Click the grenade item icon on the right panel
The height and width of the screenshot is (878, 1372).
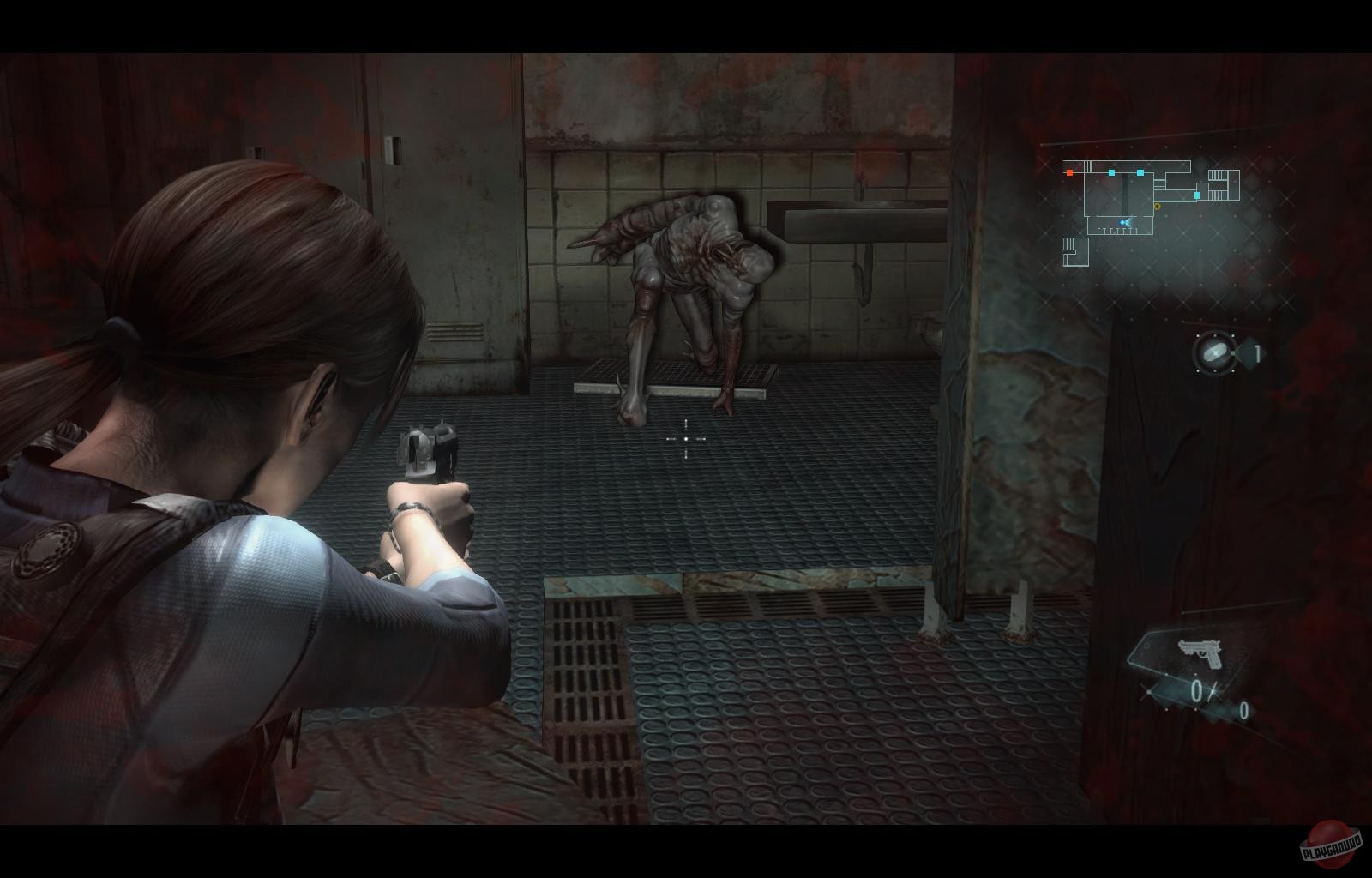pos(1215,354)
